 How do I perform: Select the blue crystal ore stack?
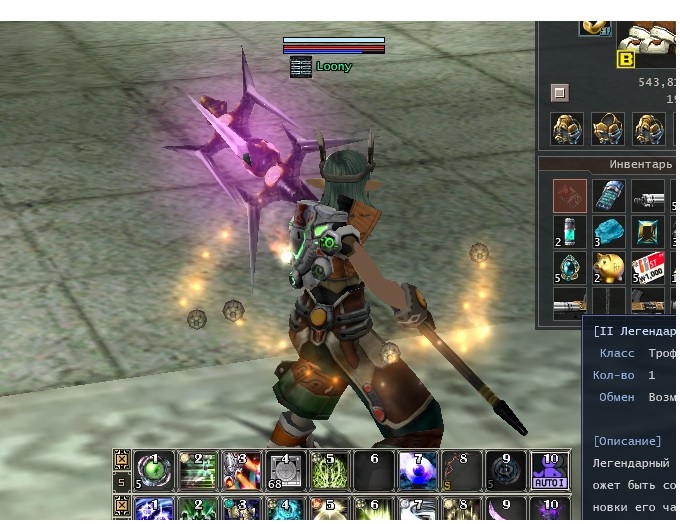[609, 232]
